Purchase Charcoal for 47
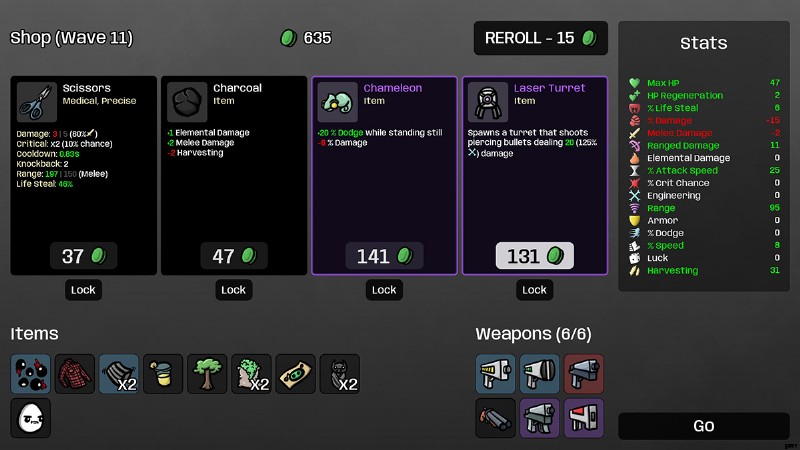This screenshot has width=800, height=450. click(x=234, y=256)
